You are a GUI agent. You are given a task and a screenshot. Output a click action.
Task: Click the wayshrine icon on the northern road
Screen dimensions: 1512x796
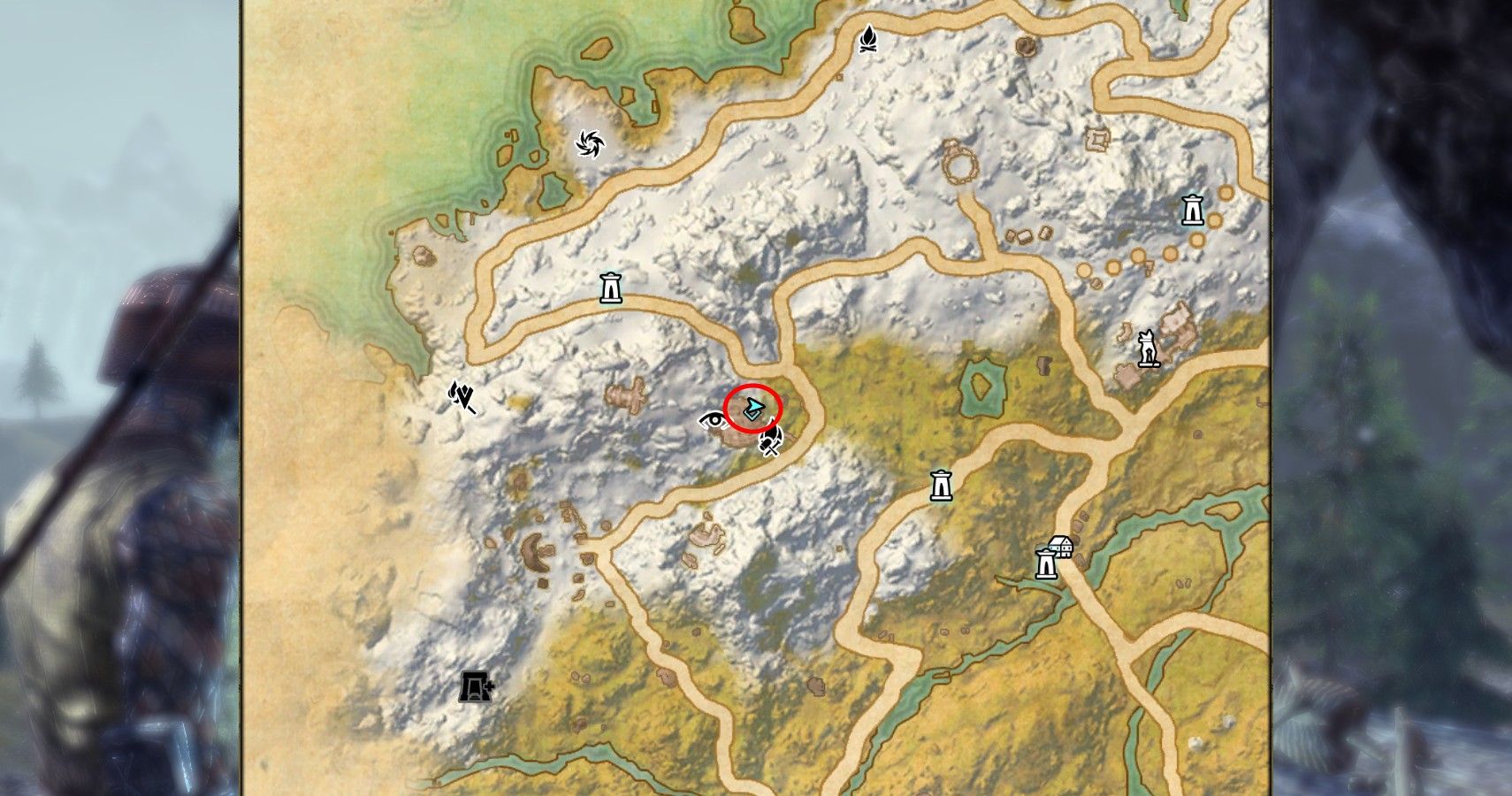pyautogui.click(x=611, y=287)
